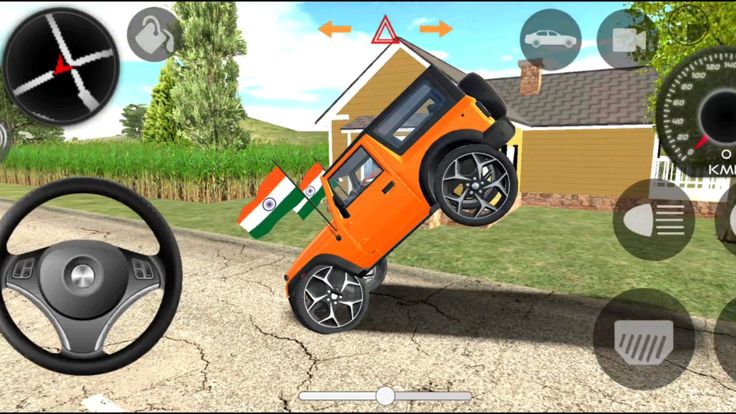Screen dimensions: 736x414
Task: Switch view with the video camera button
Action: pyautogui.click(x=626, y=39)
